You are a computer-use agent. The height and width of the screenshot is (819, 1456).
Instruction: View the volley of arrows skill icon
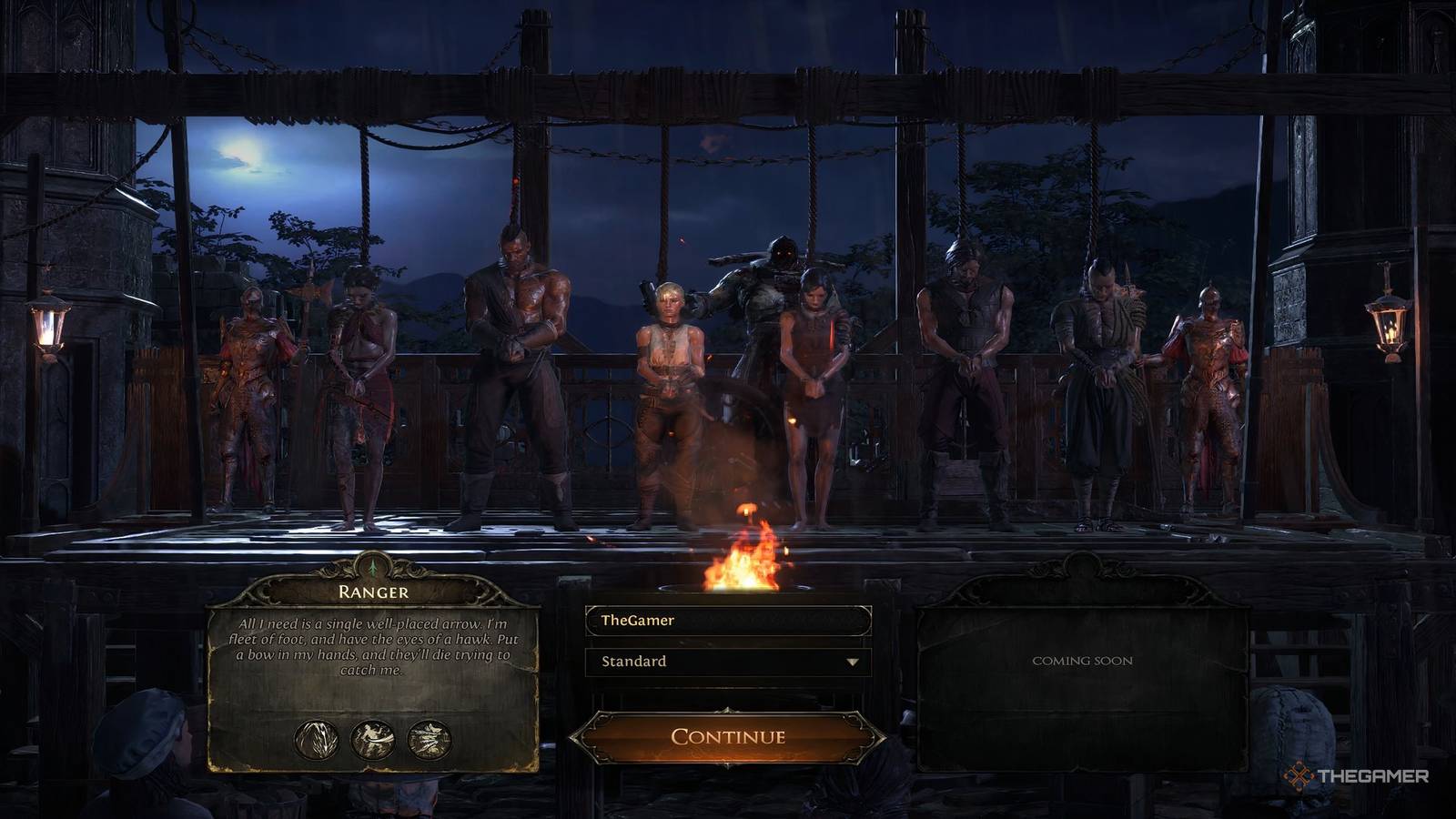point(430,740)
